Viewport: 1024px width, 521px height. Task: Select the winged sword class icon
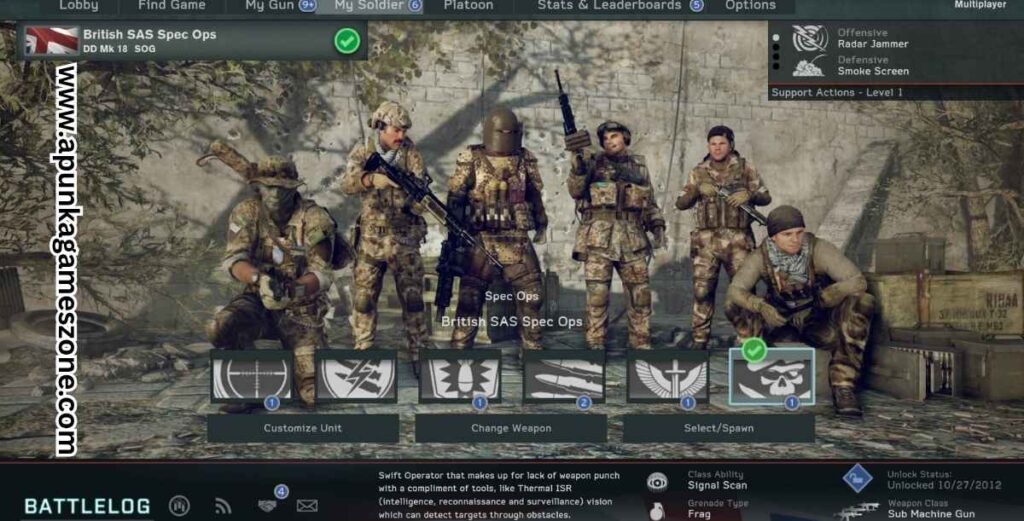coord(668,376)
